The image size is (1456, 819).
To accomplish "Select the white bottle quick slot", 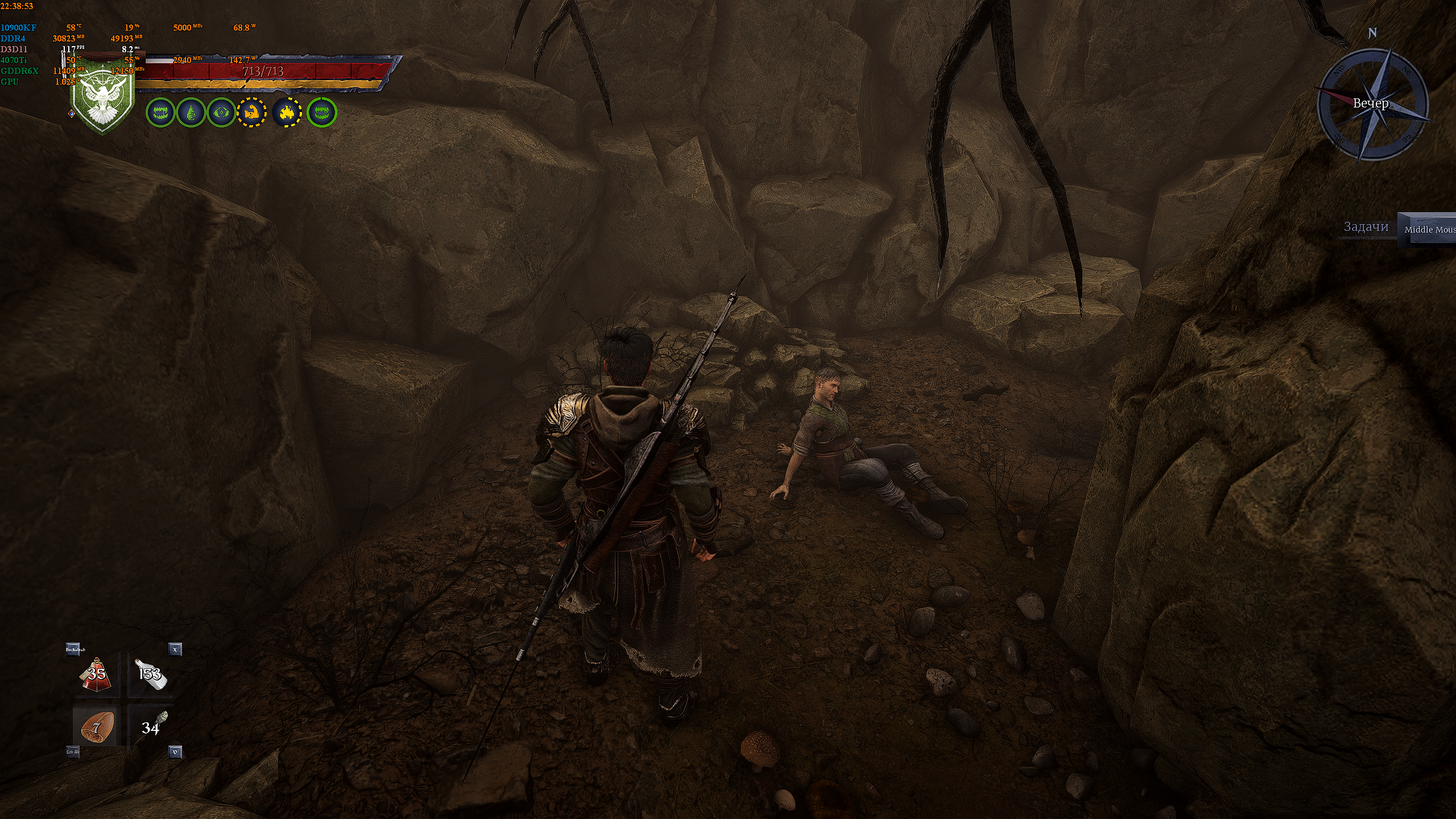I will tap(150, 675).
